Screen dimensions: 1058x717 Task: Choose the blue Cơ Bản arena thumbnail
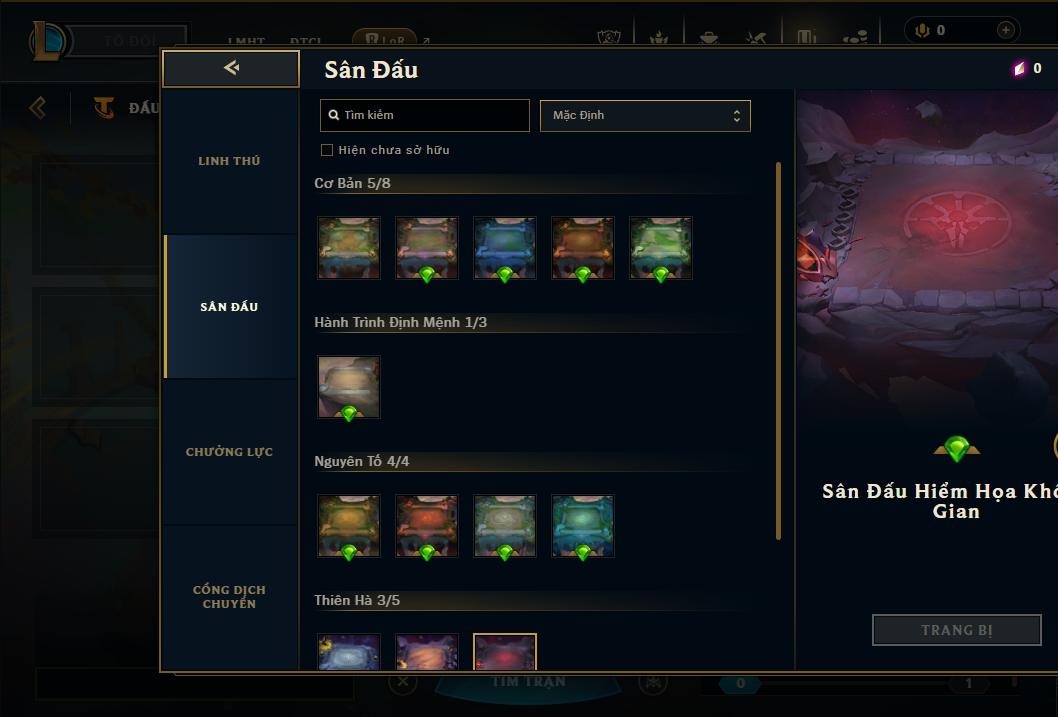click(505, 248)
